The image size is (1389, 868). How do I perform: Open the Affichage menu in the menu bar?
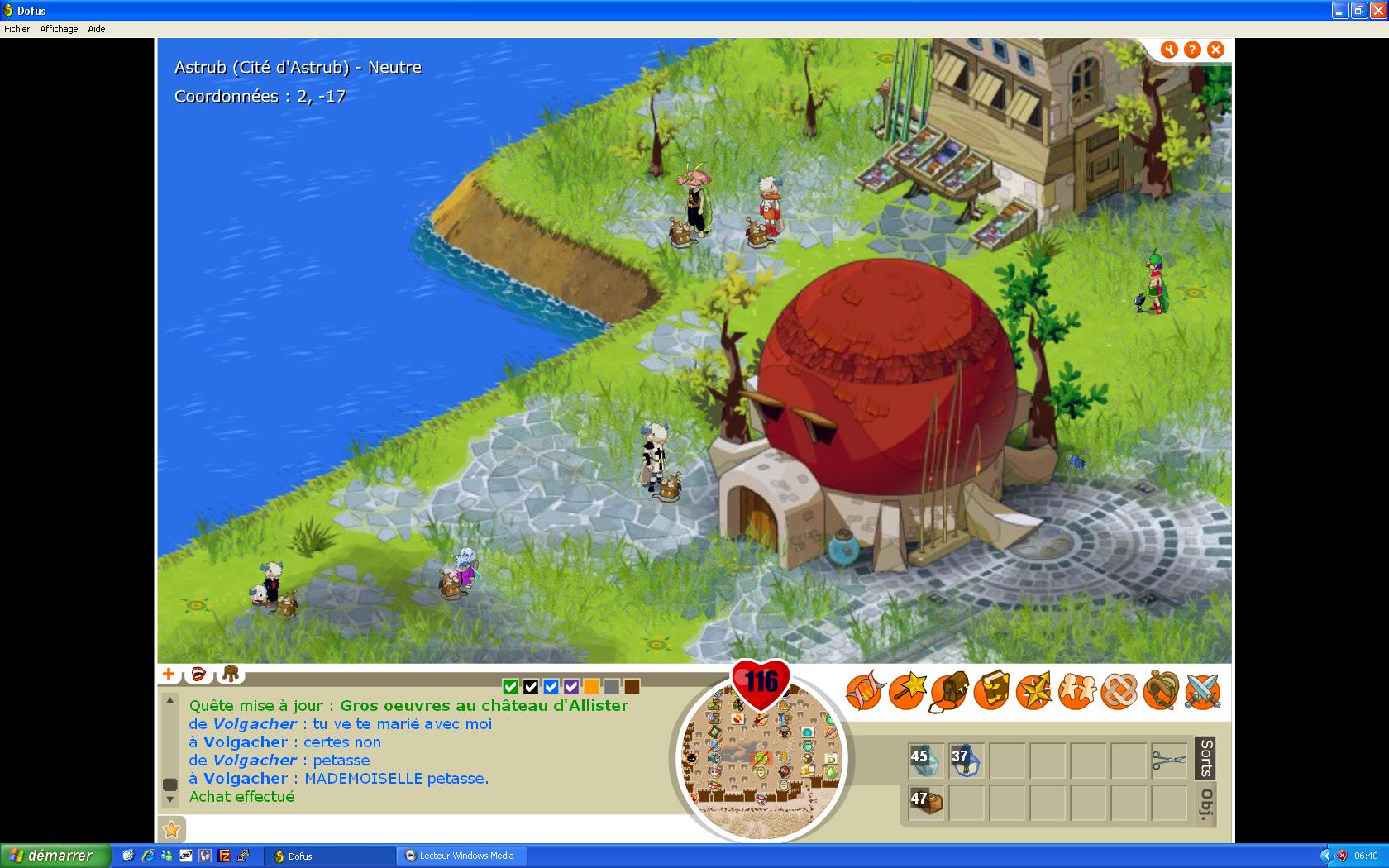pyautogui.click(x=59, y=29)
